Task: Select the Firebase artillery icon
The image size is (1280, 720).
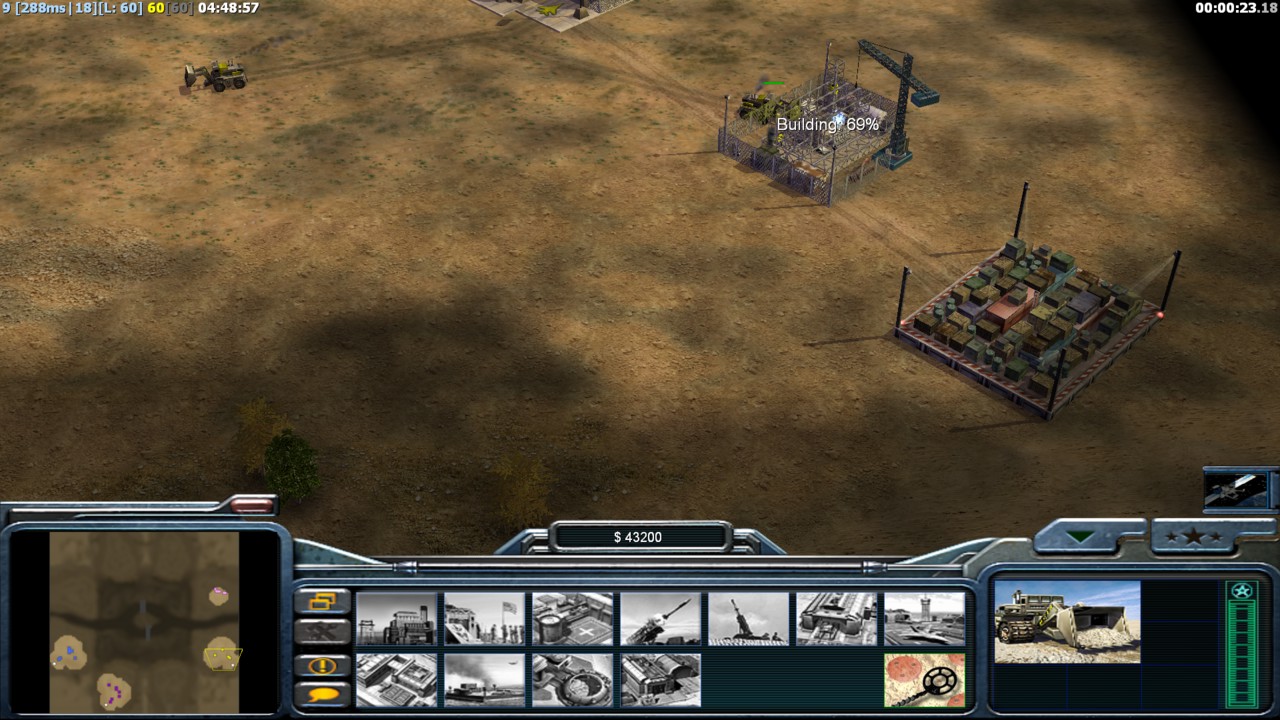Action: click(748, 619)
